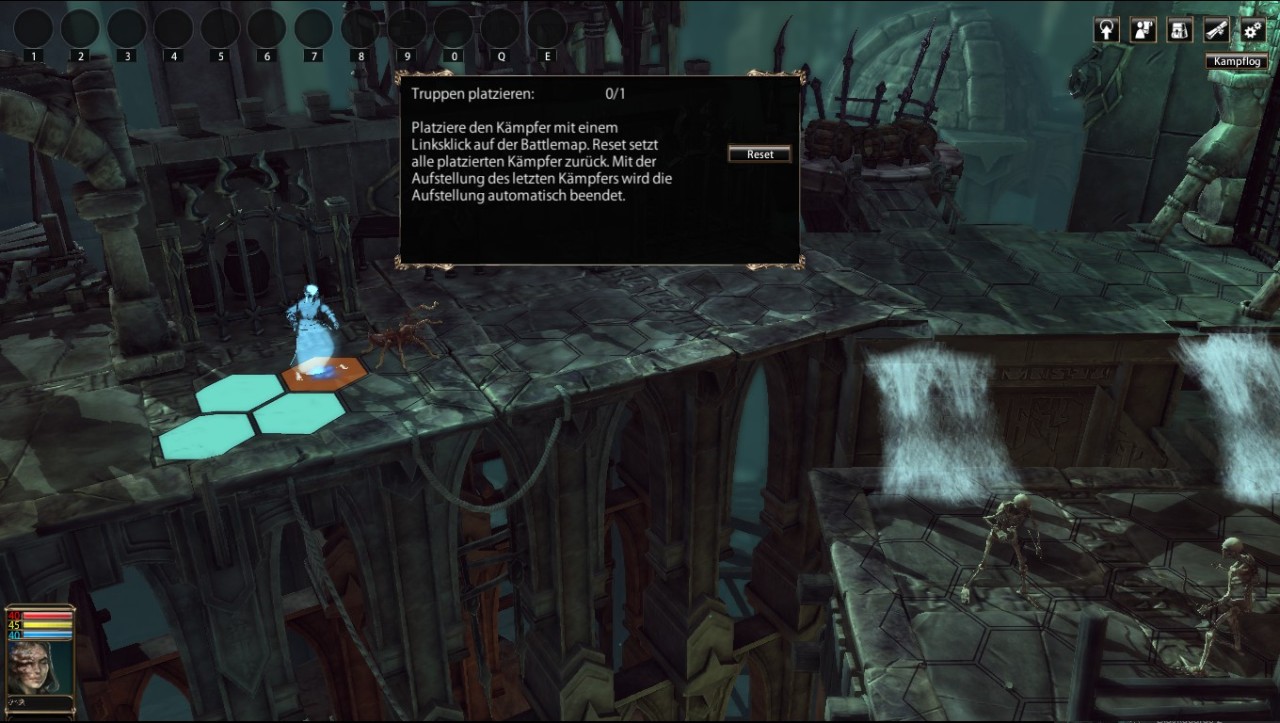Open the character sheet icon
Viewport: 1280px width, 723px height.
(1143, 30)
